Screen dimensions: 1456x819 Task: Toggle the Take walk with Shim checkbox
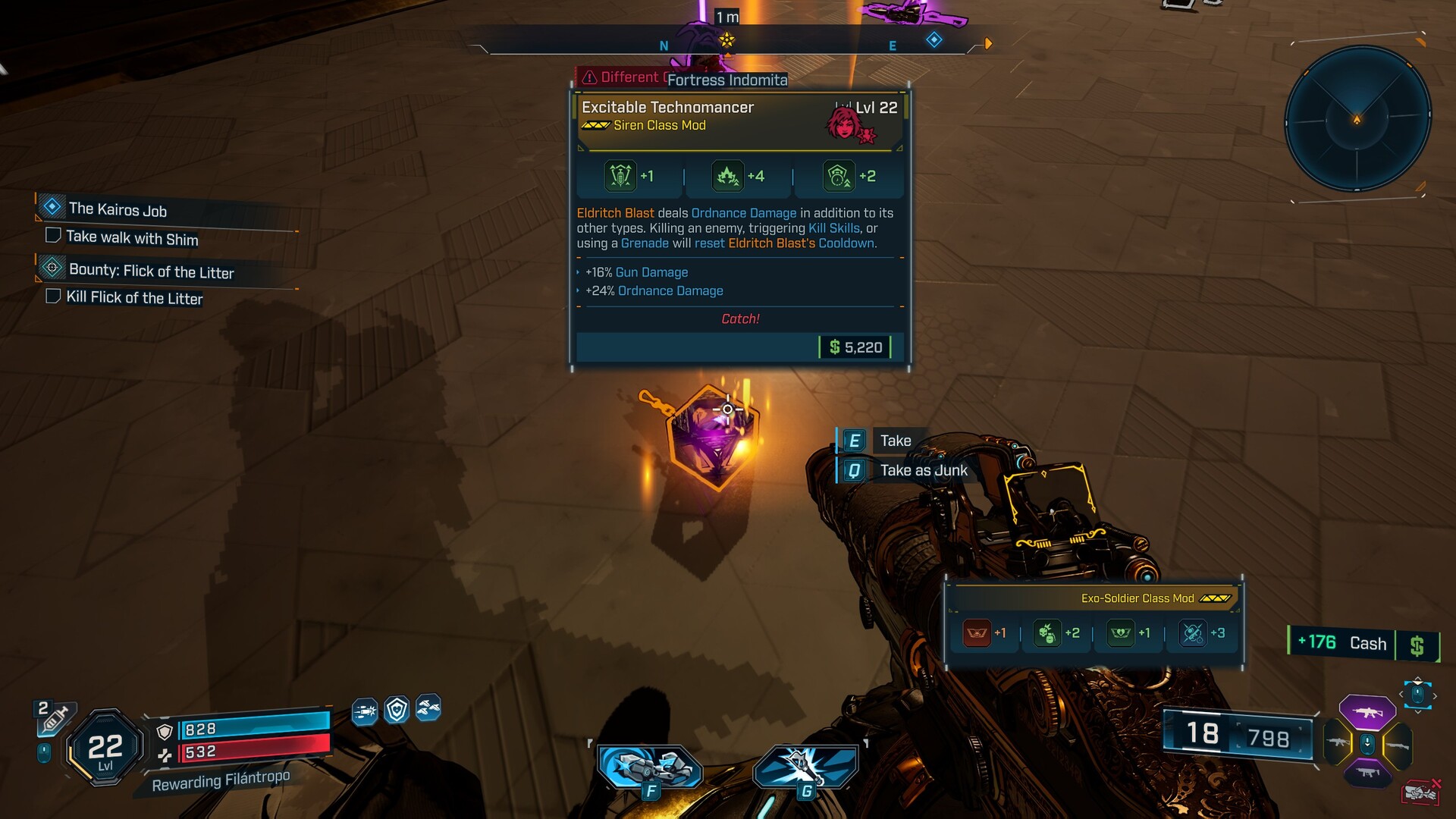[53, 235]
